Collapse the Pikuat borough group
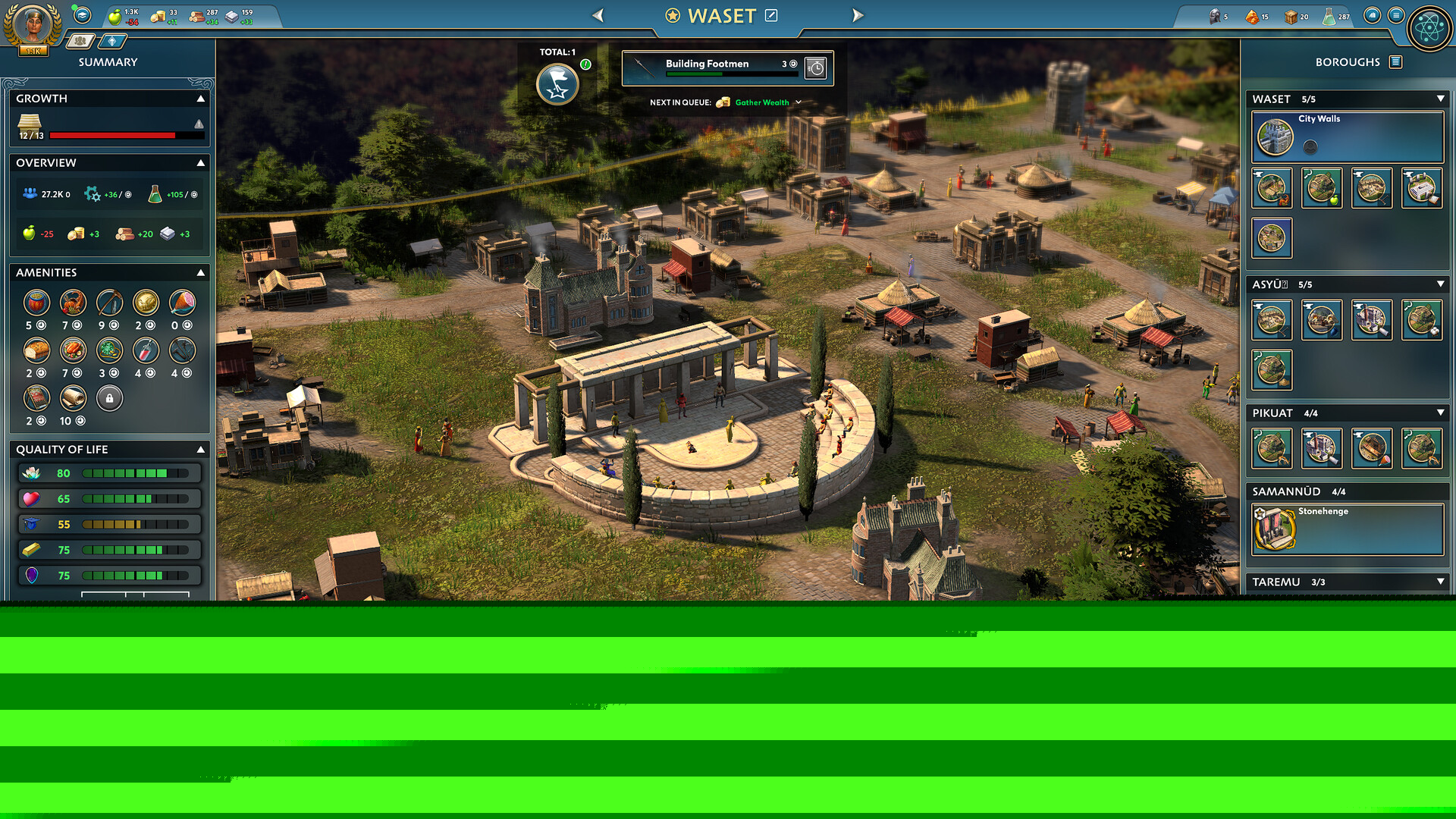Image resolution: width=1456 pixels, height=819 pixels. pos(1440,413)
